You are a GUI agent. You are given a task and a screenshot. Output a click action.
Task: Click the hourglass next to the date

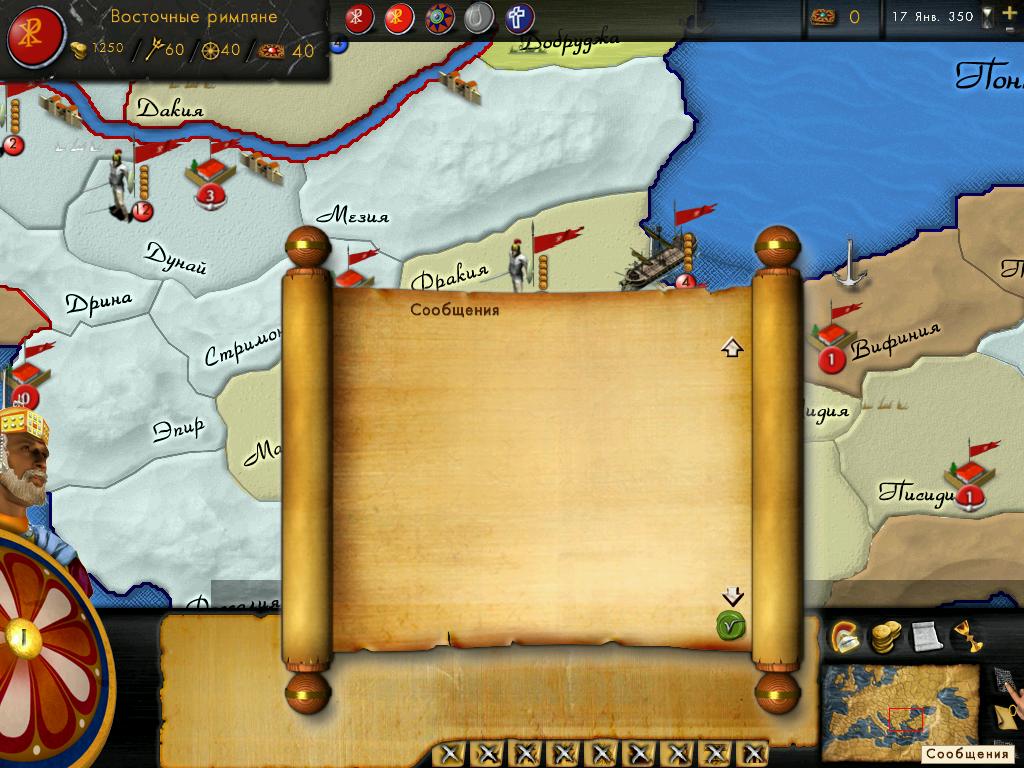(988, 17)
